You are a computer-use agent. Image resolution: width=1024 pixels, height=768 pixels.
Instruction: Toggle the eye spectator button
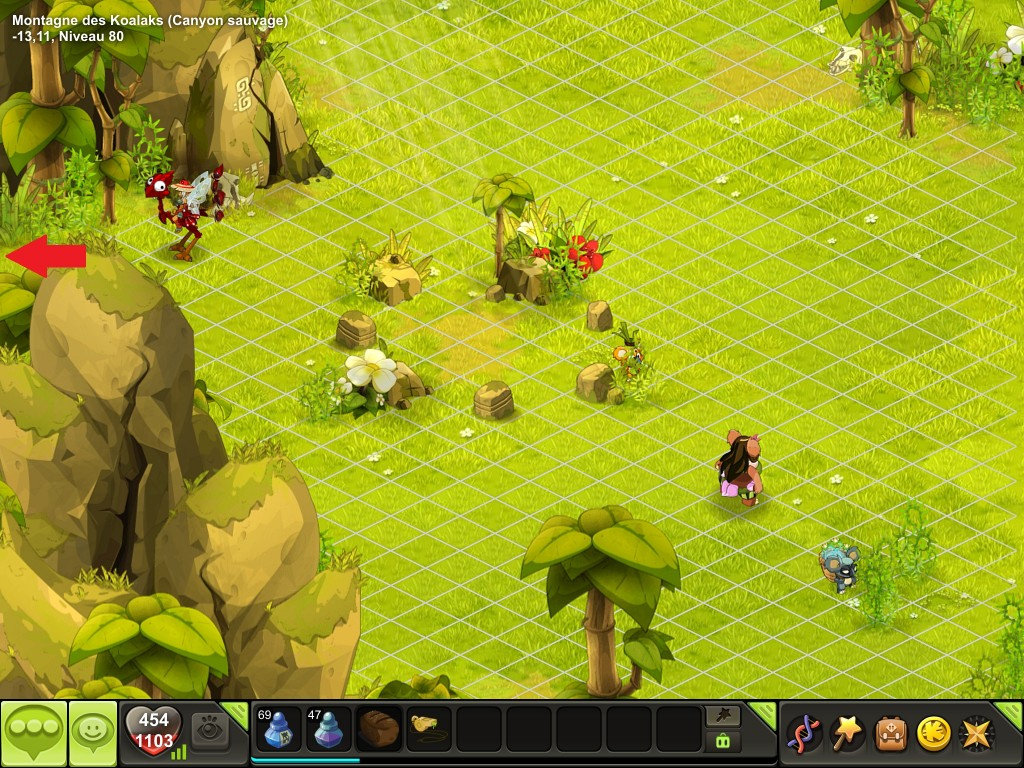(210, 730)
